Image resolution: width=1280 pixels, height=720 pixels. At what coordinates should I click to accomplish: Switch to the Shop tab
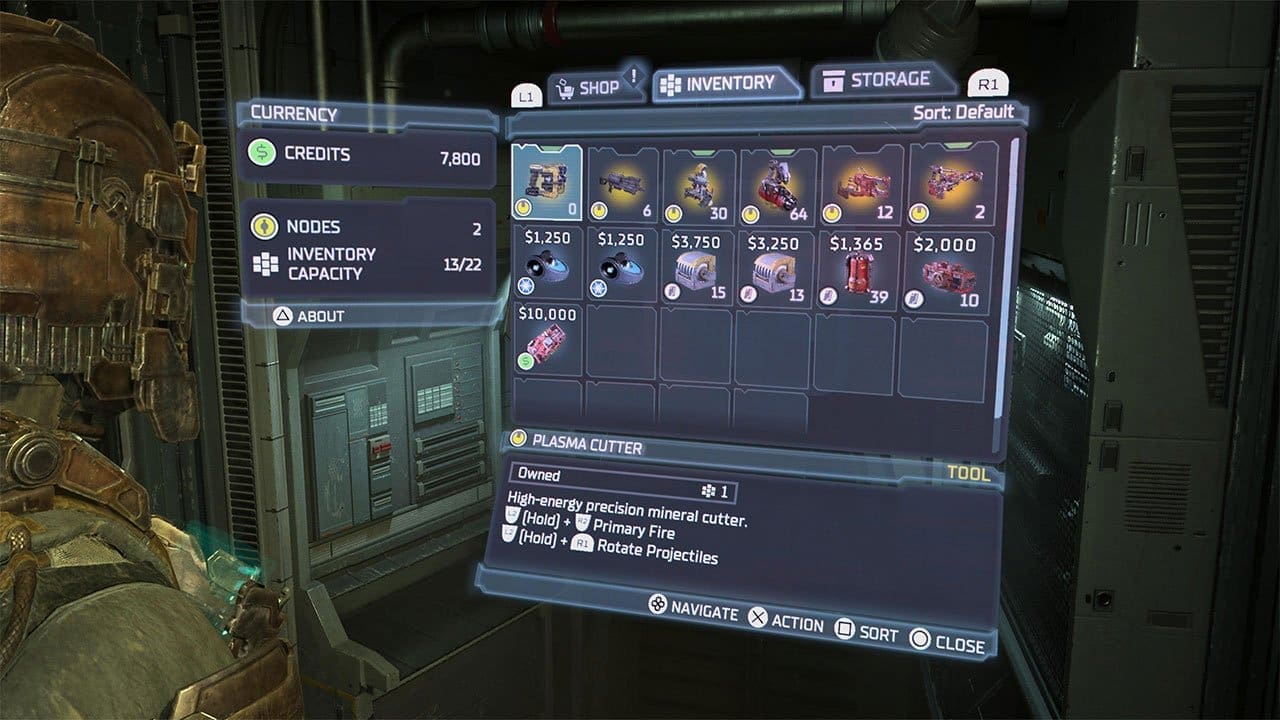point(595,87)
